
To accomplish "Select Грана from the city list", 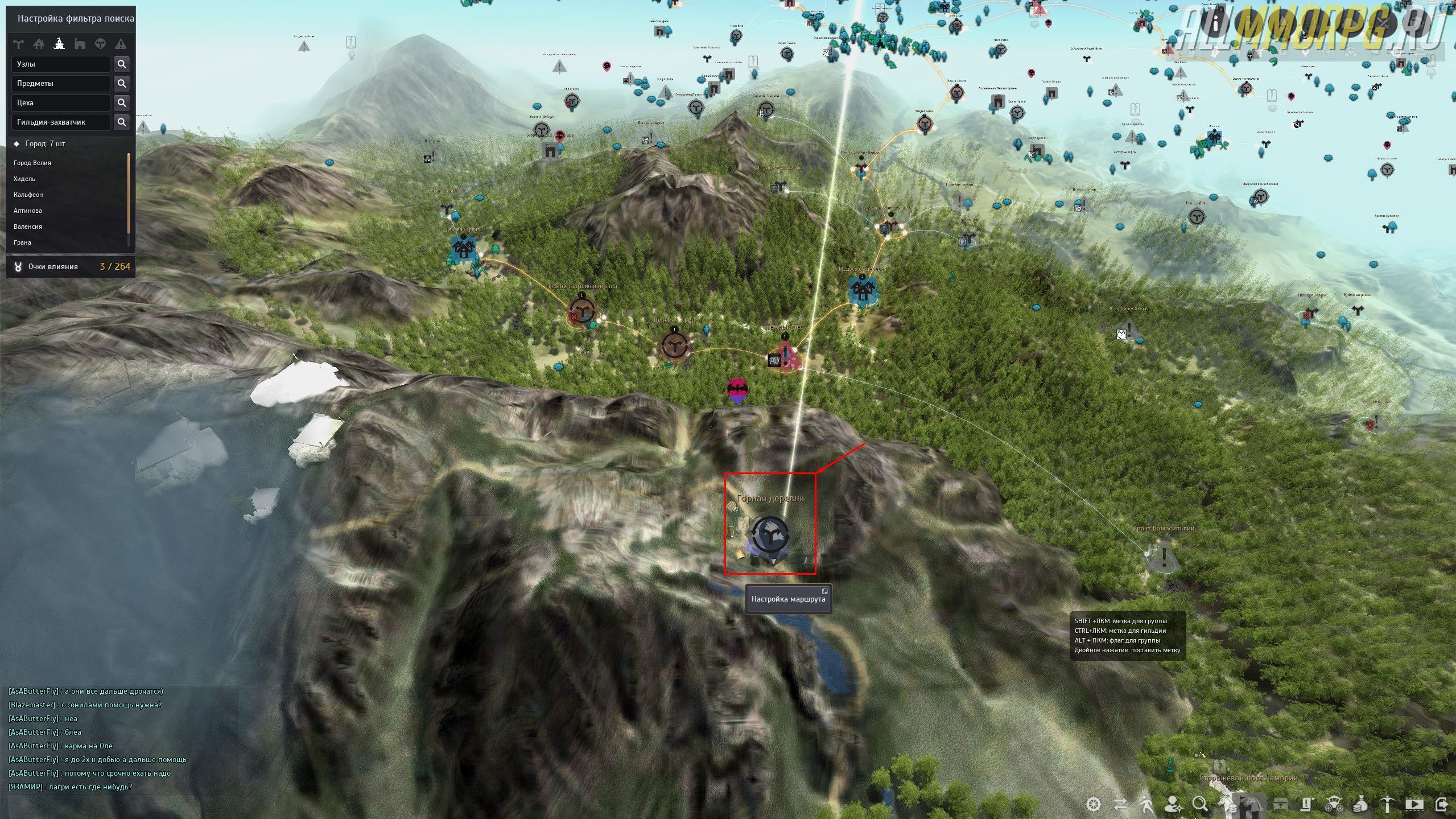I will pyautogui.click(x=23, y=242).
